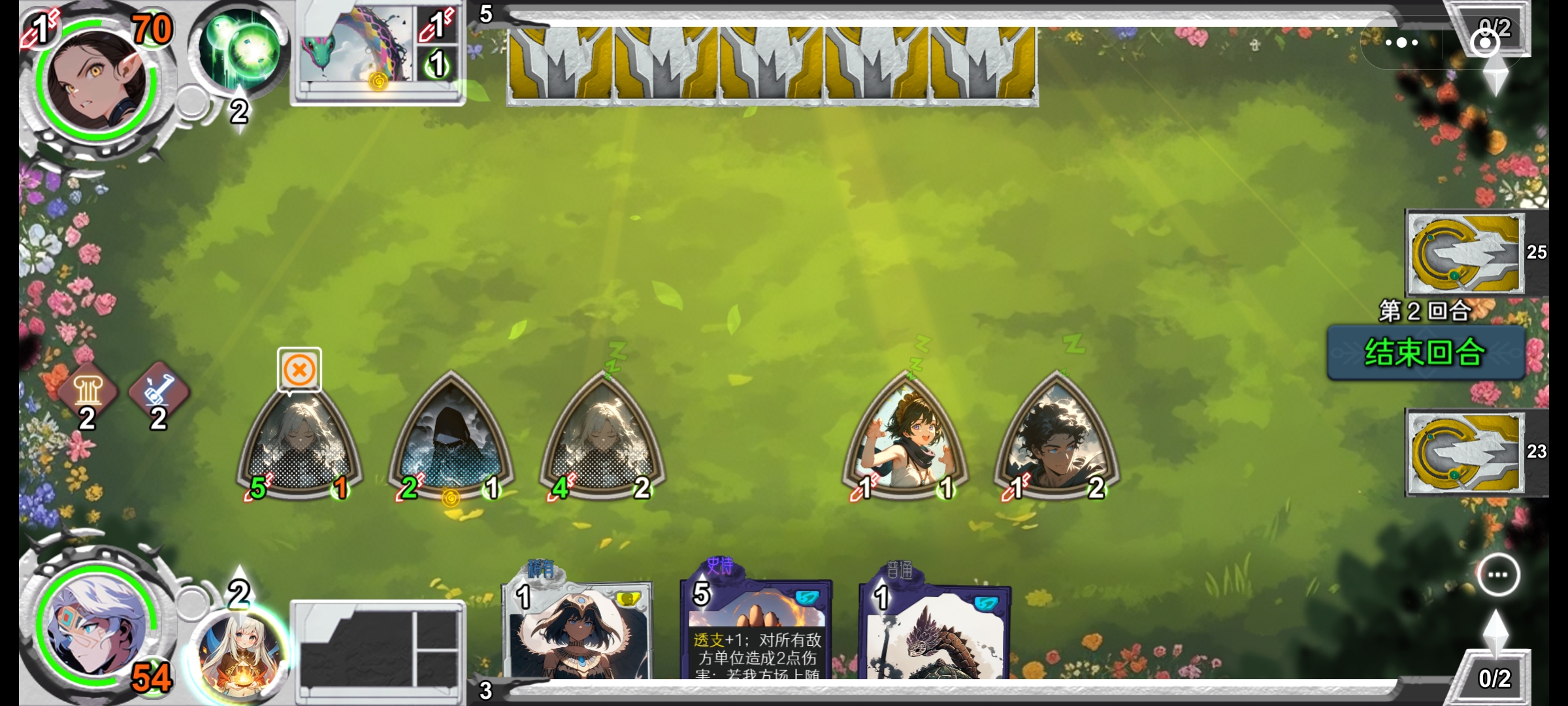Open the round three-dots options button
Screen dimensions: 1568x706
pos(1497,575)
